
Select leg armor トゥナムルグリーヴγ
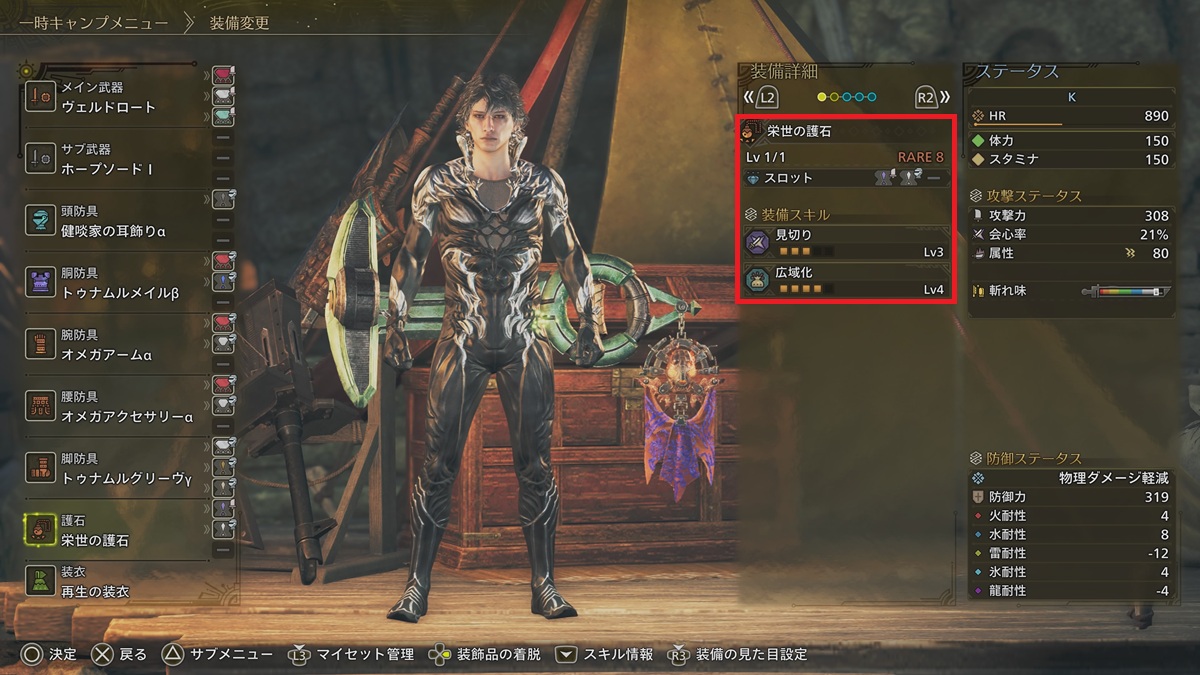(x=115, y=470)
